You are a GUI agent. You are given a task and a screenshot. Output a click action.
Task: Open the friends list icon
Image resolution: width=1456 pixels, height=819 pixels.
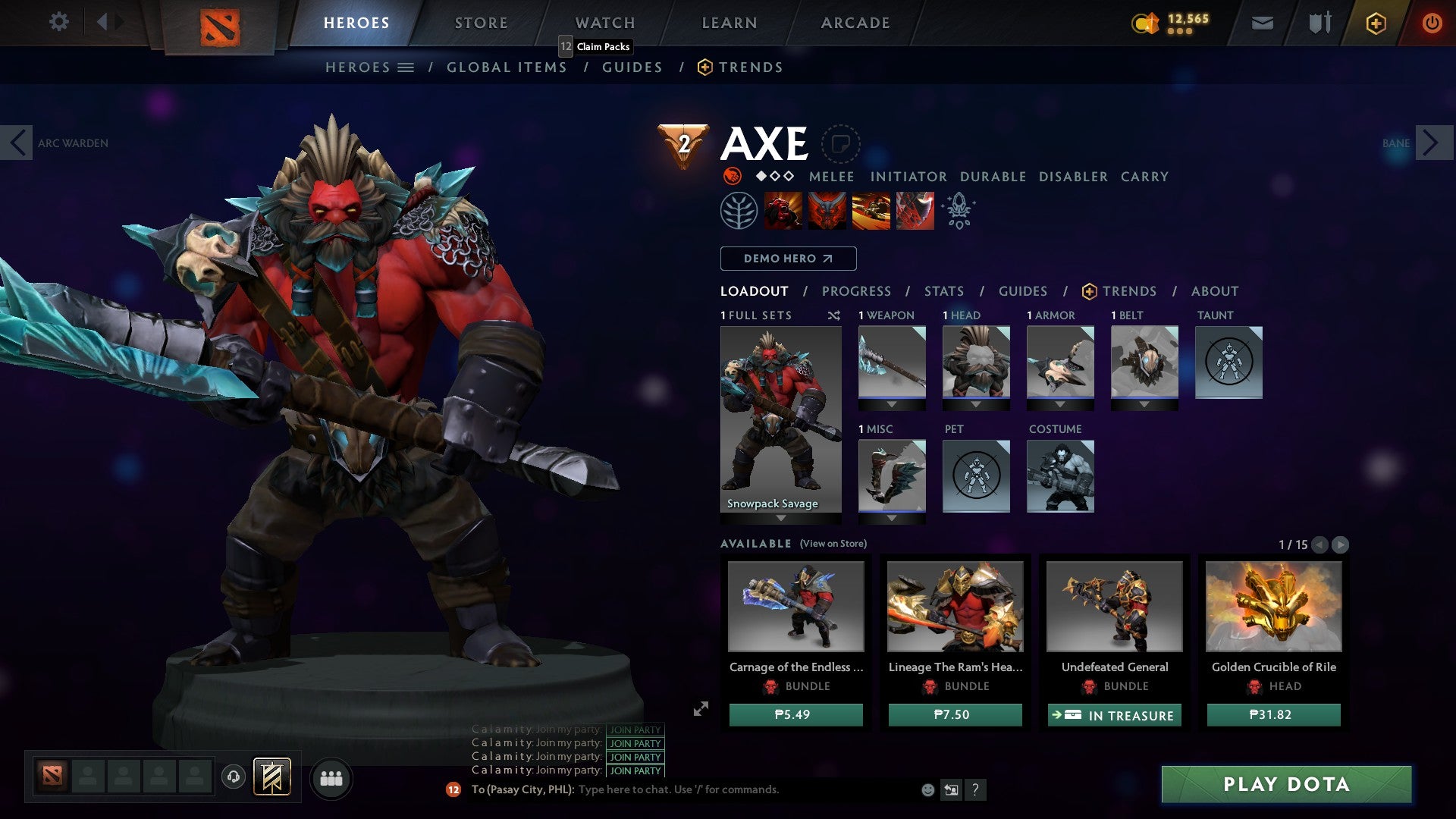(x=331, y=778)
